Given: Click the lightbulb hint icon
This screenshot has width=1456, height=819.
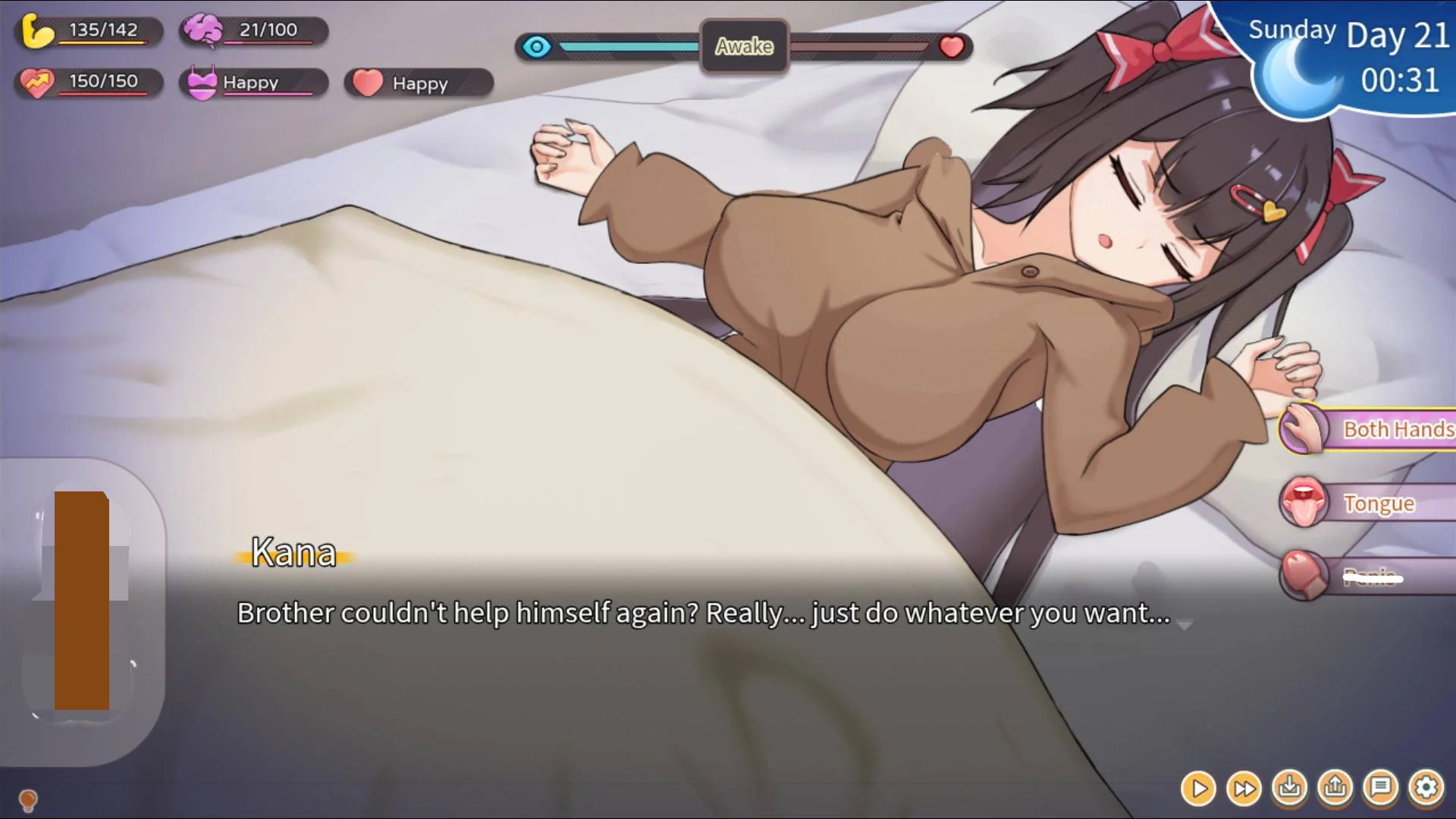Looking at the screenshot, I should pyautogui.click(x=28, y=799).
